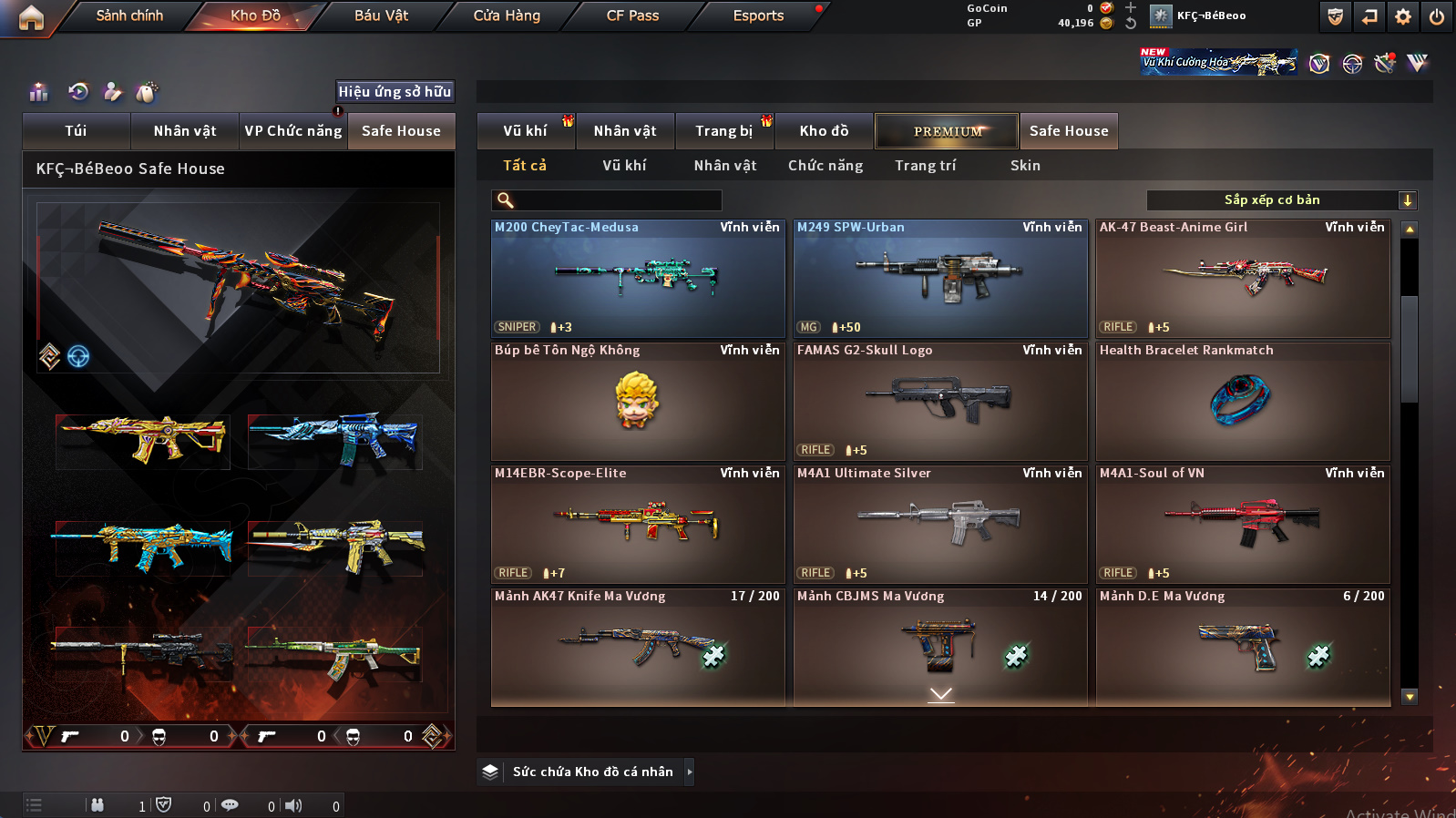
Task: Choose the AK-47 Beast-Anime Girl rifle
Action: tap(1243, 279)
